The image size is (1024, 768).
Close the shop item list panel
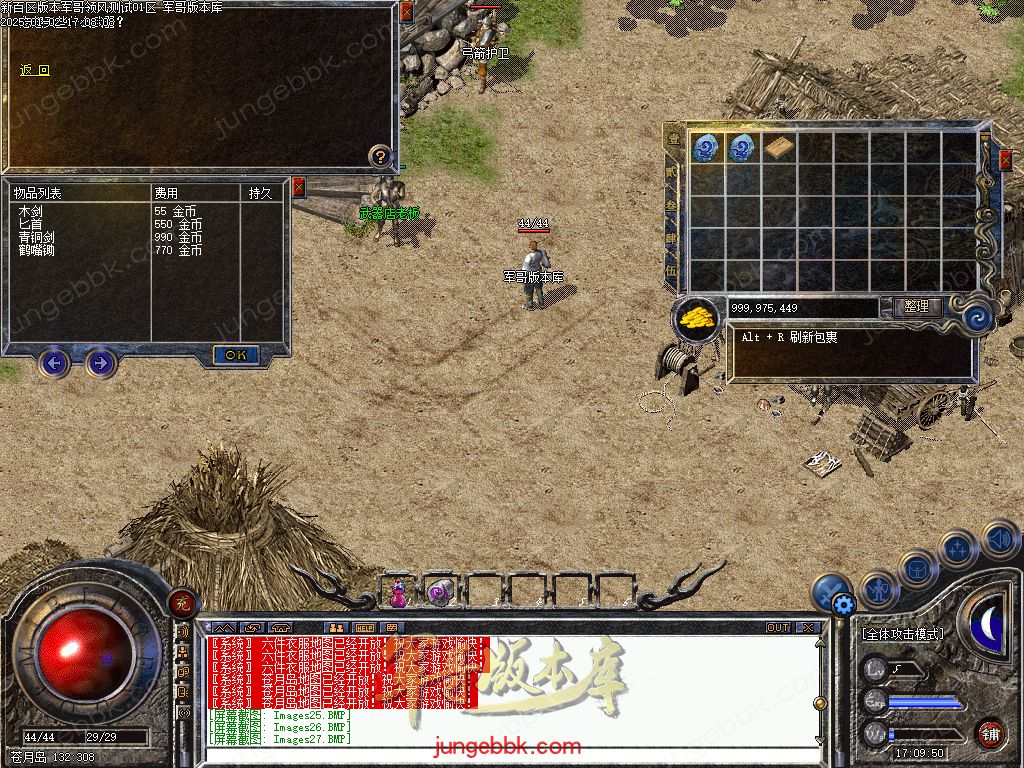pos(298,187)
